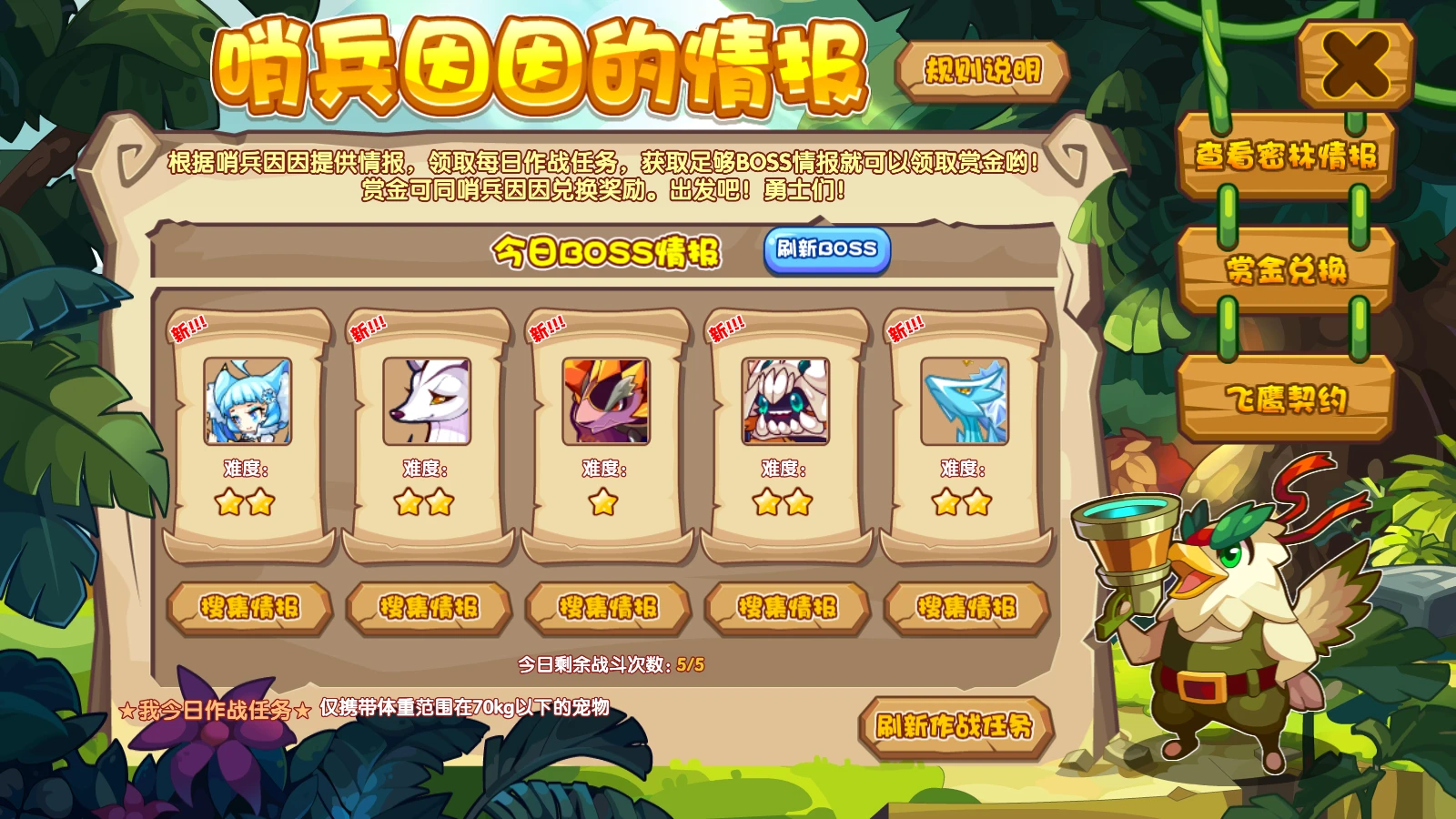Select the masked skull boss portrait
The width and height of the screenshot is (1456, 819).
tap(786, 402)
